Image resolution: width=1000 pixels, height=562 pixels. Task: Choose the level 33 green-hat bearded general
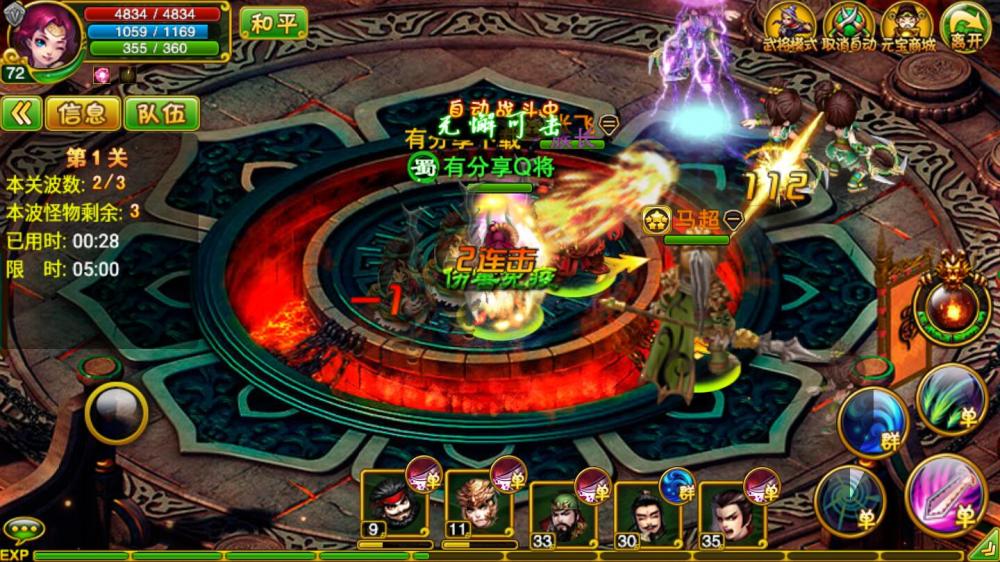coord(560,508)
